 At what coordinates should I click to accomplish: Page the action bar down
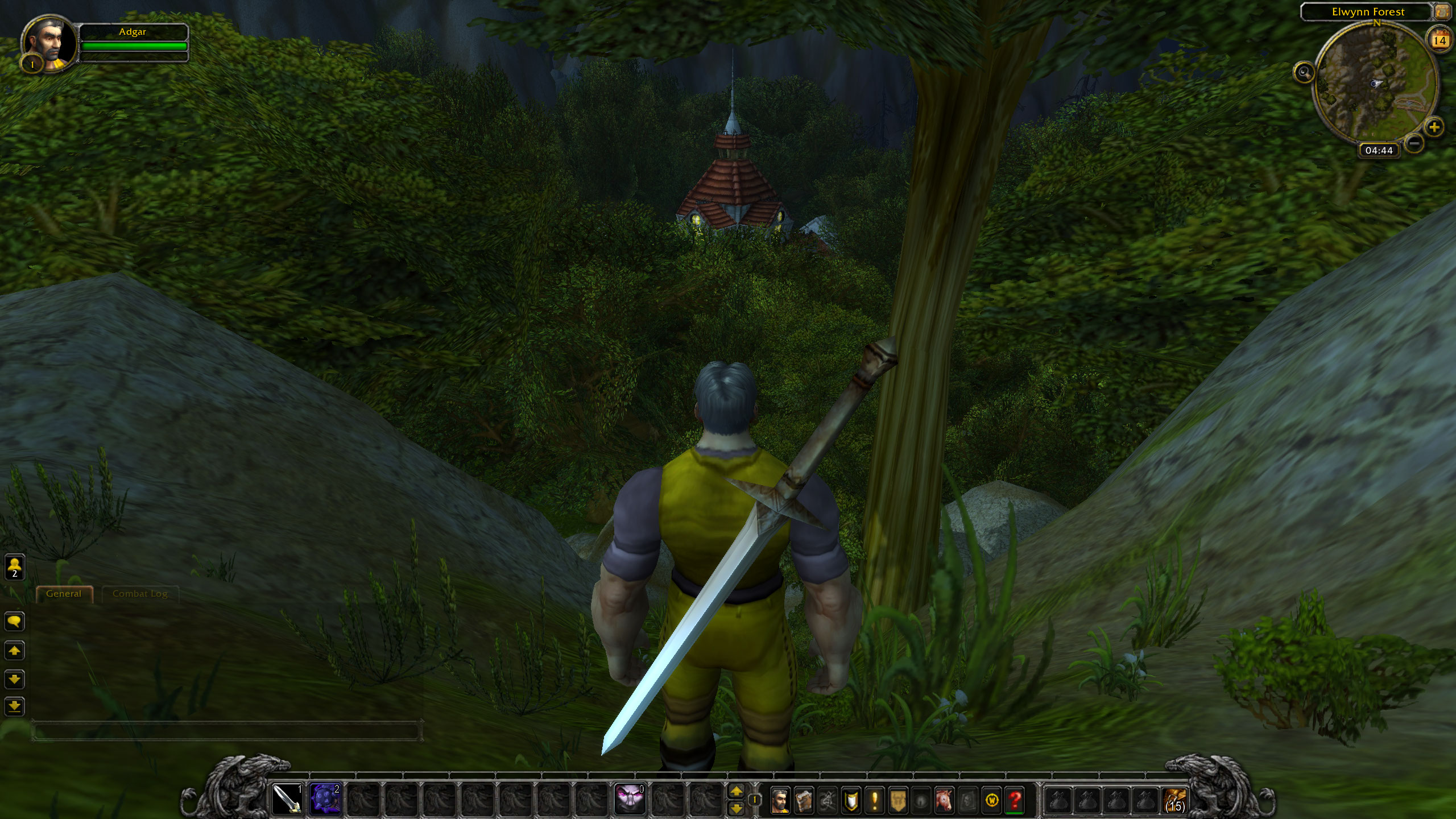coord(736,808)
